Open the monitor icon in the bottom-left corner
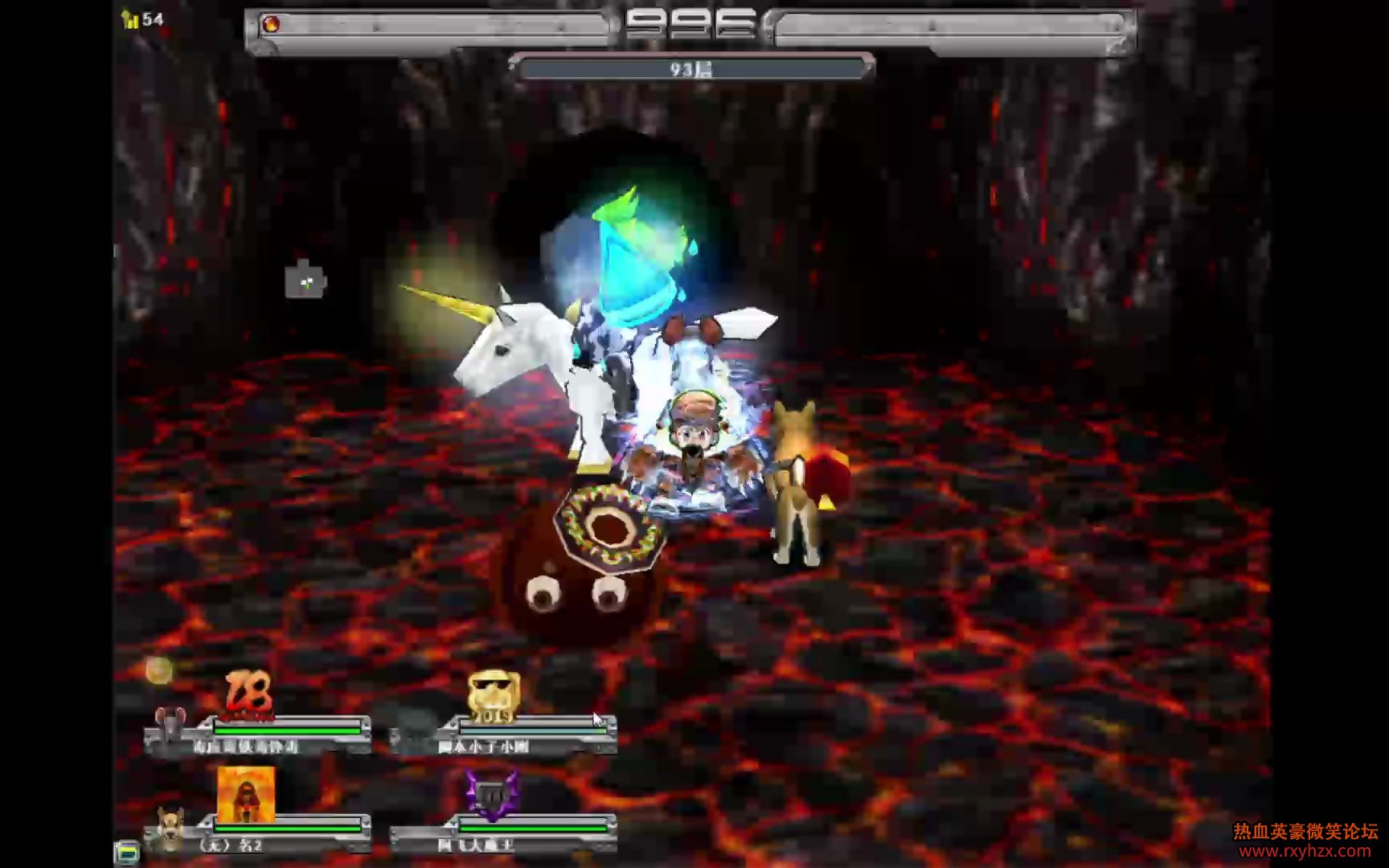Screen dimensions: 1389x868 point(126,852)
